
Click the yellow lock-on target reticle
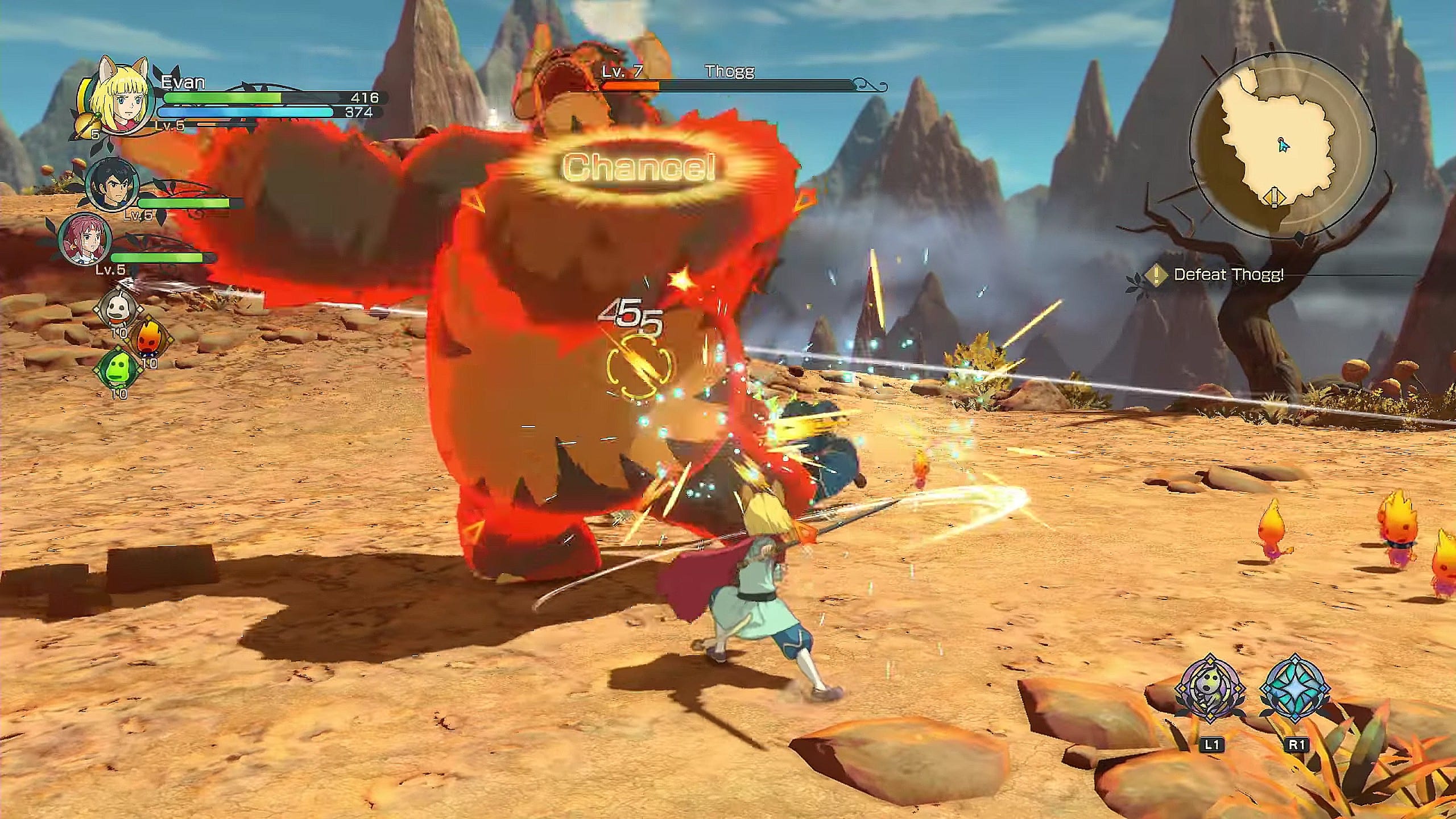pos(639,366)
